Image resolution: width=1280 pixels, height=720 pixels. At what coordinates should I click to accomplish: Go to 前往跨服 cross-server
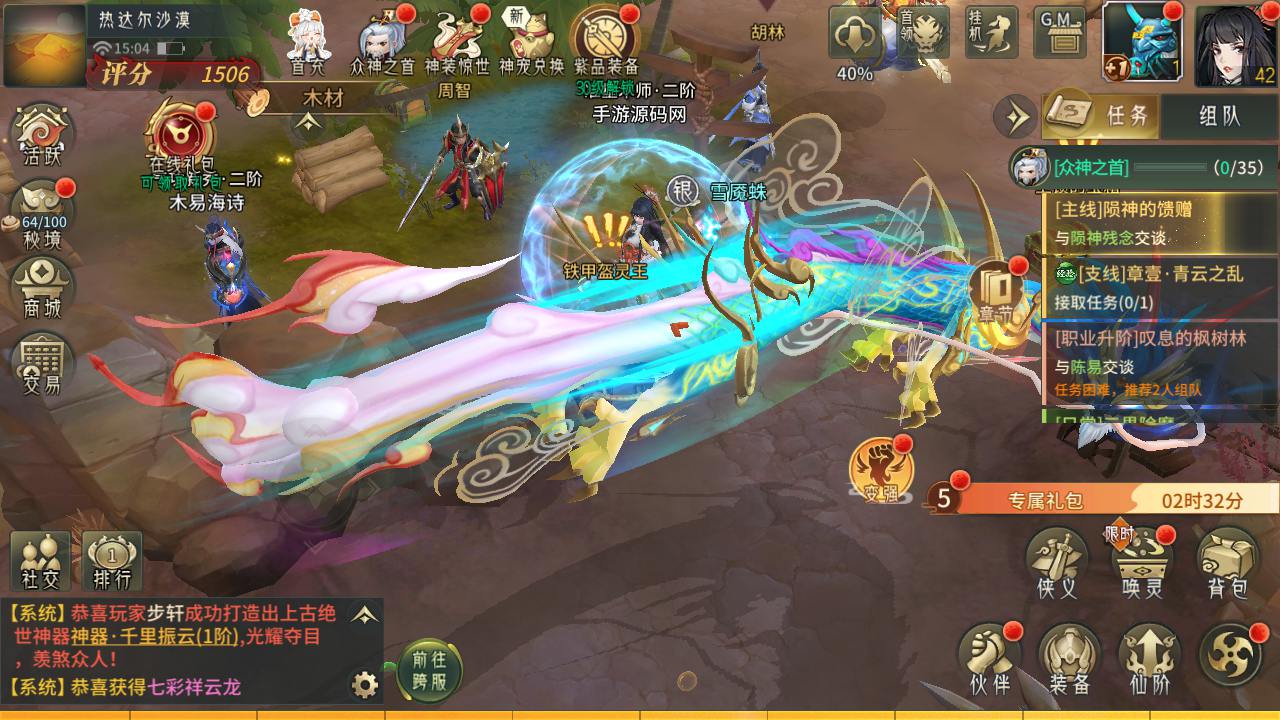pyautogui.click(x=431, y=670)
